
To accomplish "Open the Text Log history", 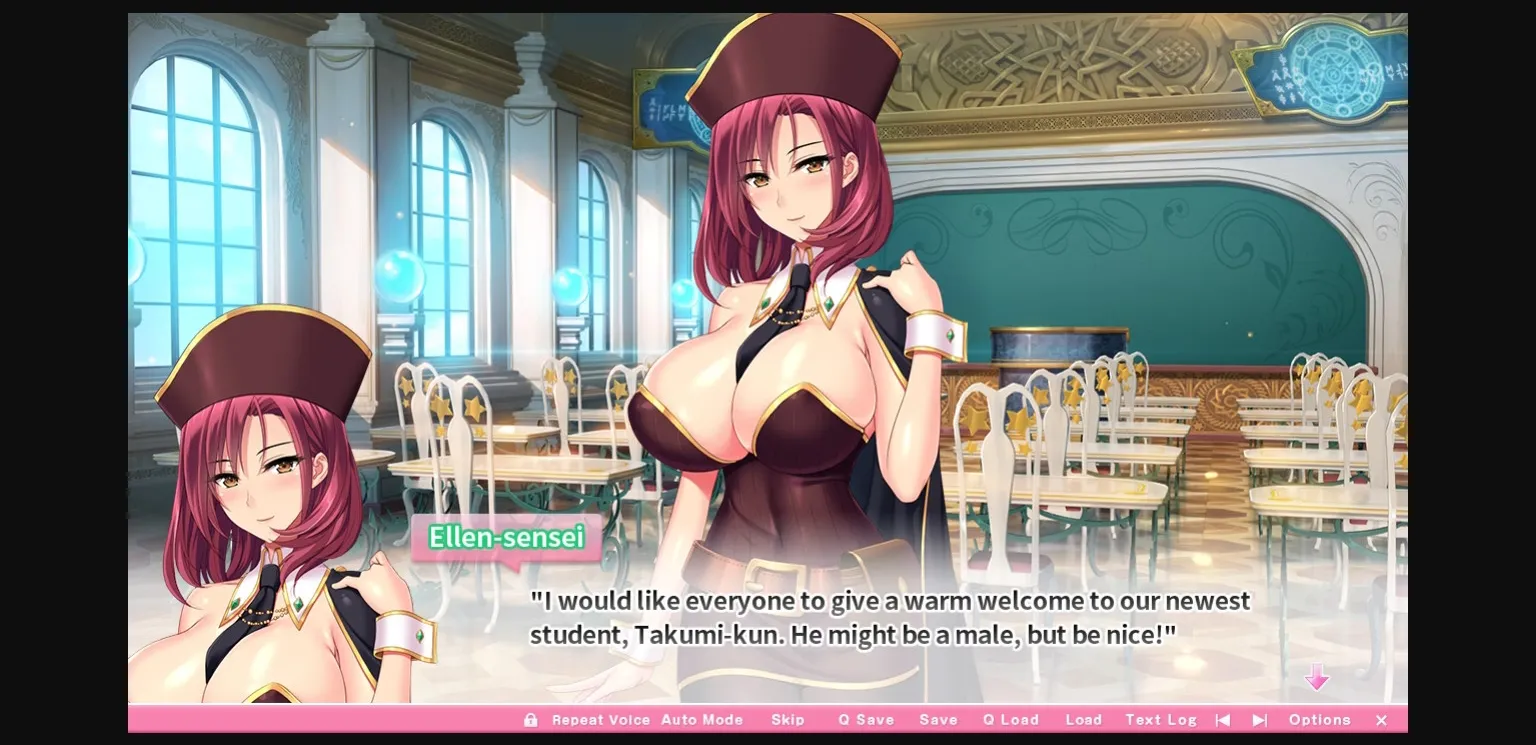I will tap(1161, 719).
